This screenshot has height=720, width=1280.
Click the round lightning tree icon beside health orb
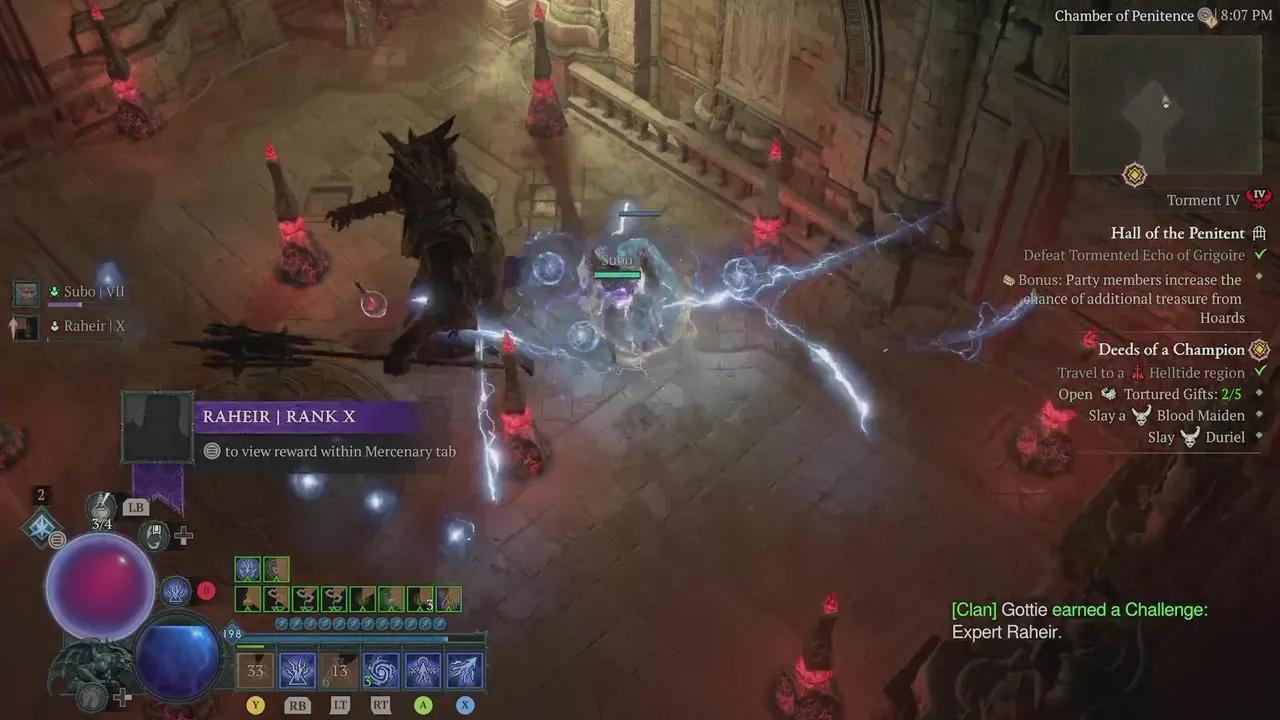[176, 591]
